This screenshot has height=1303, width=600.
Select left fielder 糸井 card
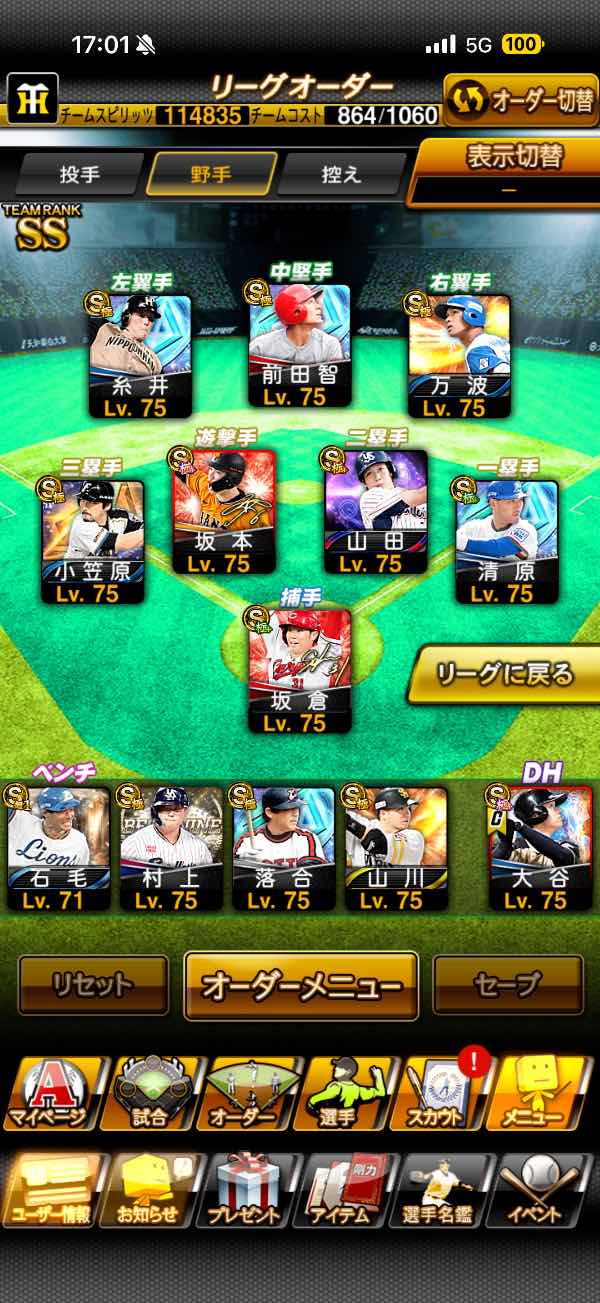point(141,356)
